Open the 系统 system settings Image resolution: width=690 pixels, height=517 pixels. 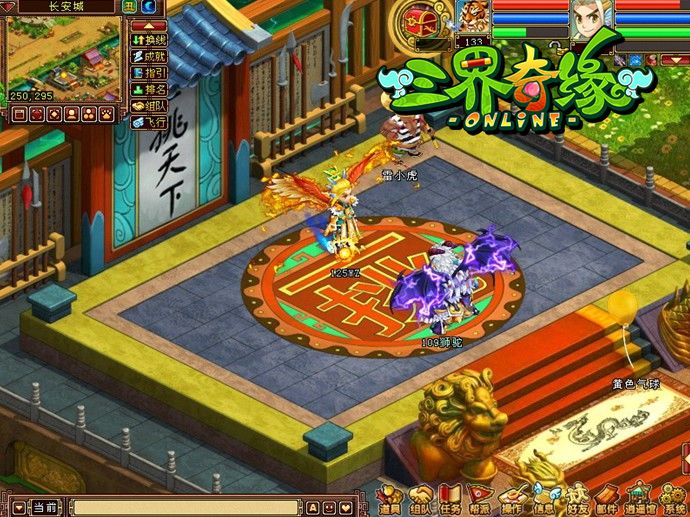coord(674,498)
